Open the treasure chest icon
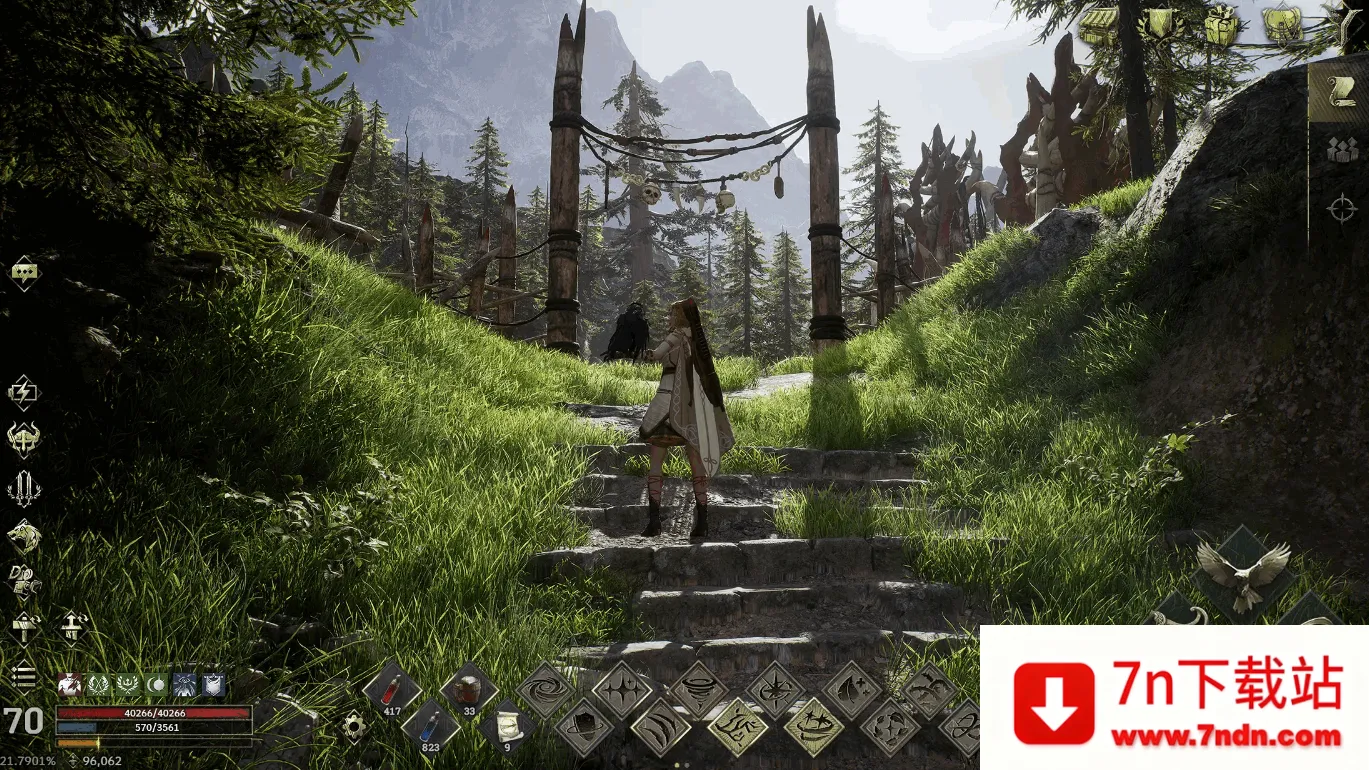The image size is (1369, 770). coord(1098,25)
